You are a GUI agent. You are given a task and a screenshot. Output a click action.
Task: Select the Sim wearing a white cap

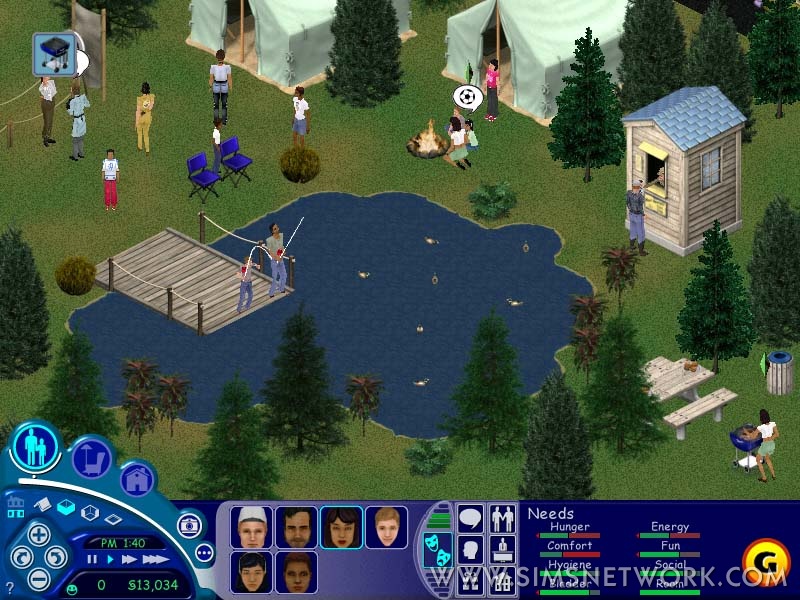click(251, 527)
